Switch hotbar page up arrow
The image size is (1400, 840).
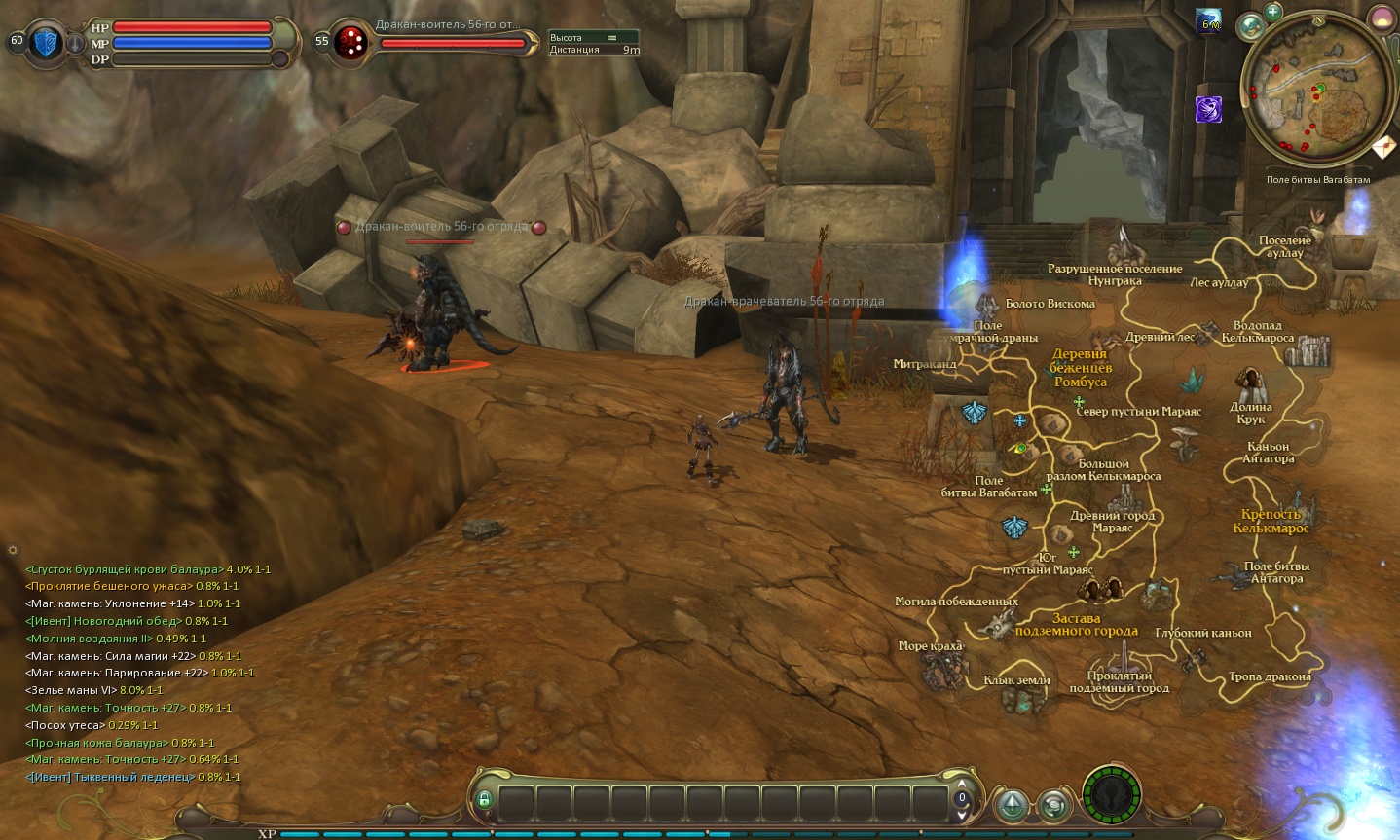pyautogui.click(x=963, y=784)
